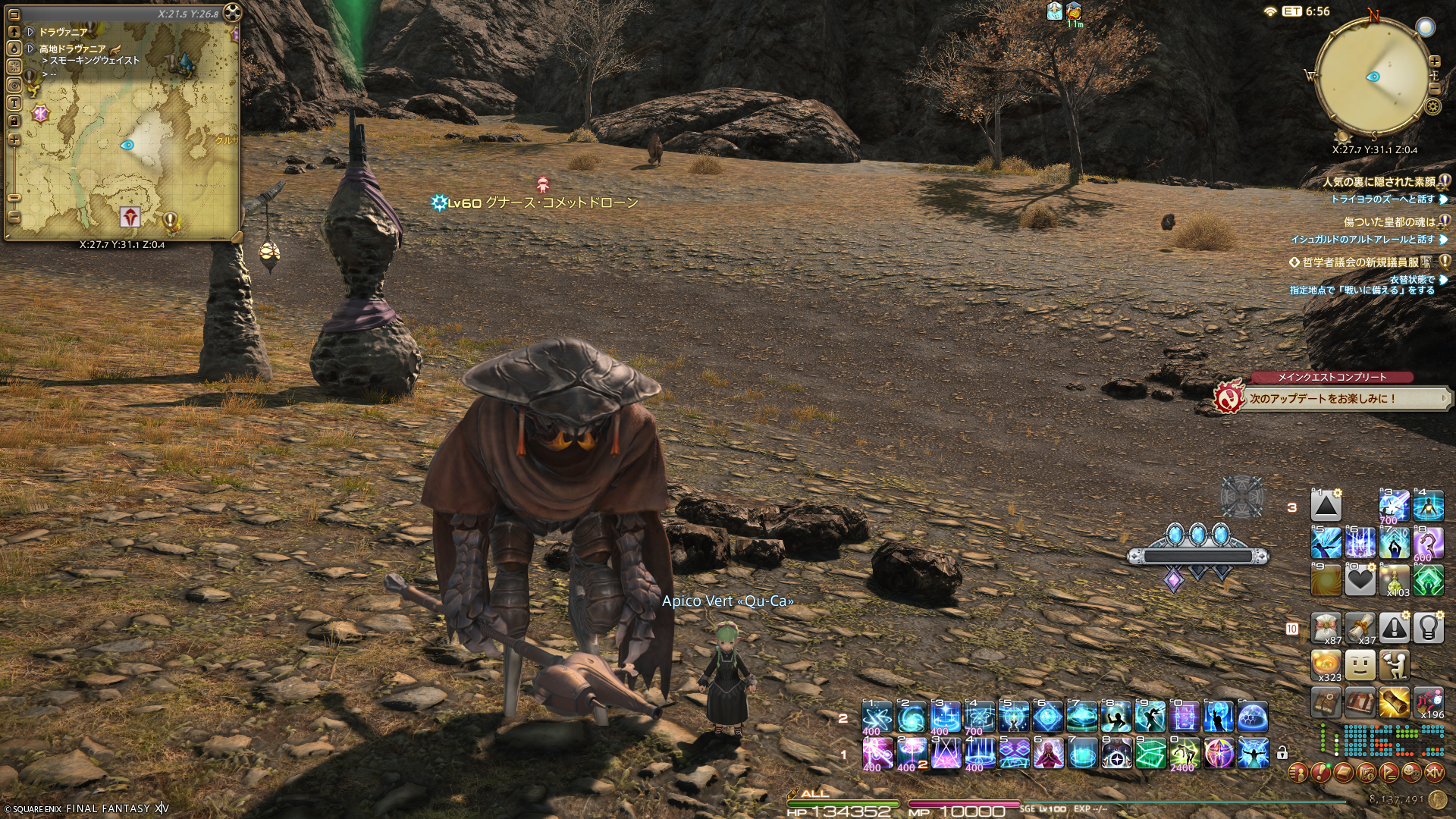
Task: Select the quest 人気の裏に隠された素顔
Action: pyautogui.click(x=1379, y=182)
